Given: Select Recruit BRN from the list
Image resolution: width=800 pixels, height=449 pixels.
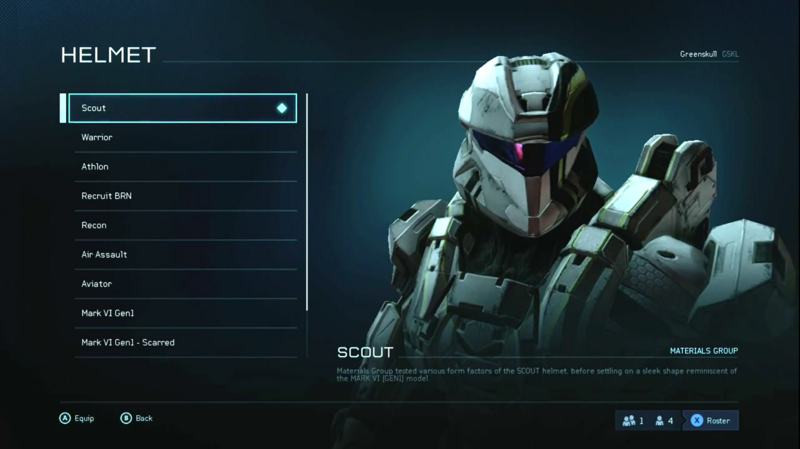Looking at the screenshot, I should [x=180, y=196].
